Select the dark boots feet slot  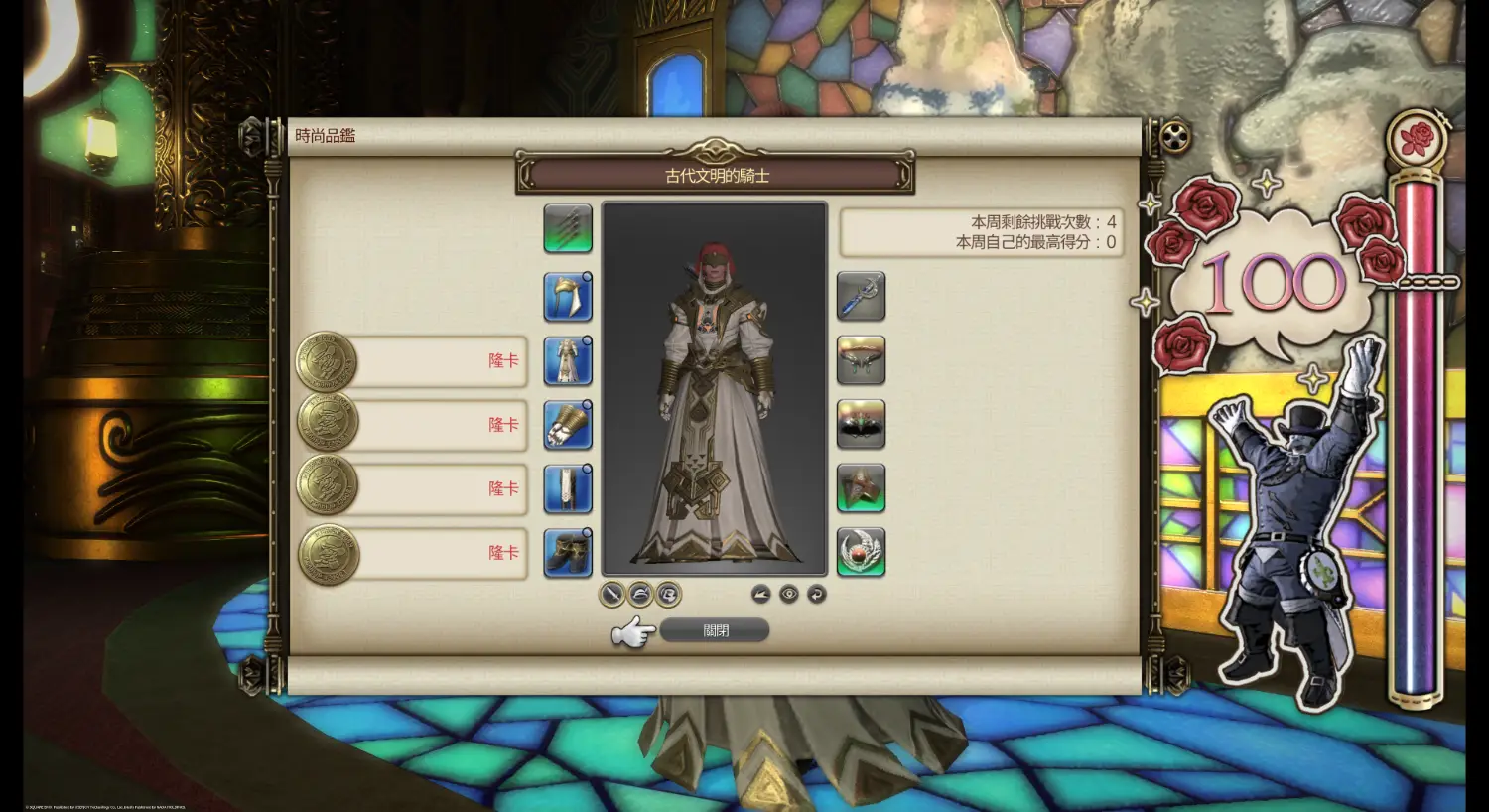[568, 553]
